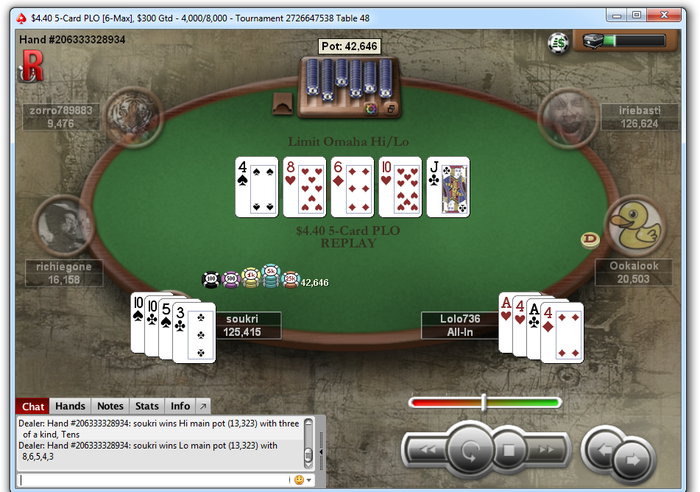The height and width of the screenshot is (492, 700).
Task: Click the chat message input field
Action: 150,480
